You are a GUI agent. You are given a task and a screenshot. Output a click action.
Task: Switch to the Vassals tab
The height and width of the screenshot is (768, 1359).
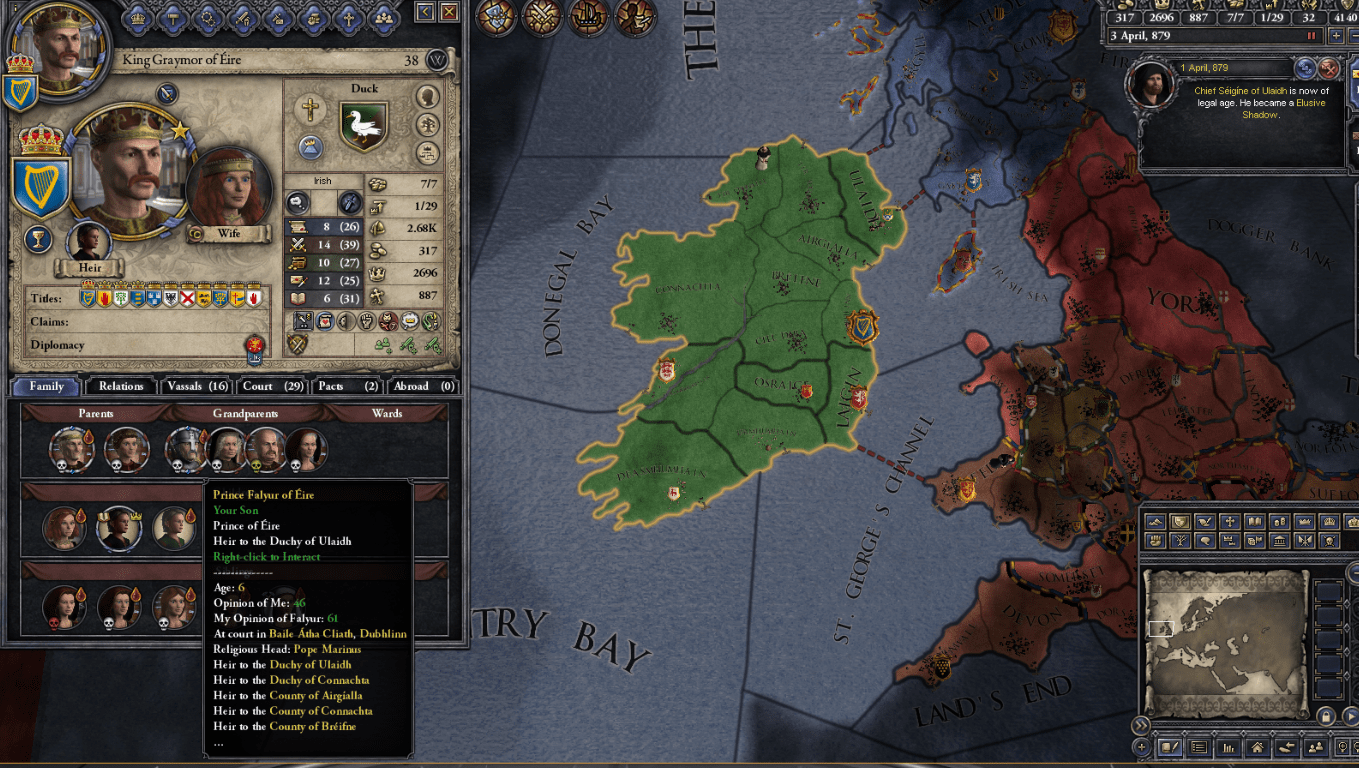tap(197, 386)
